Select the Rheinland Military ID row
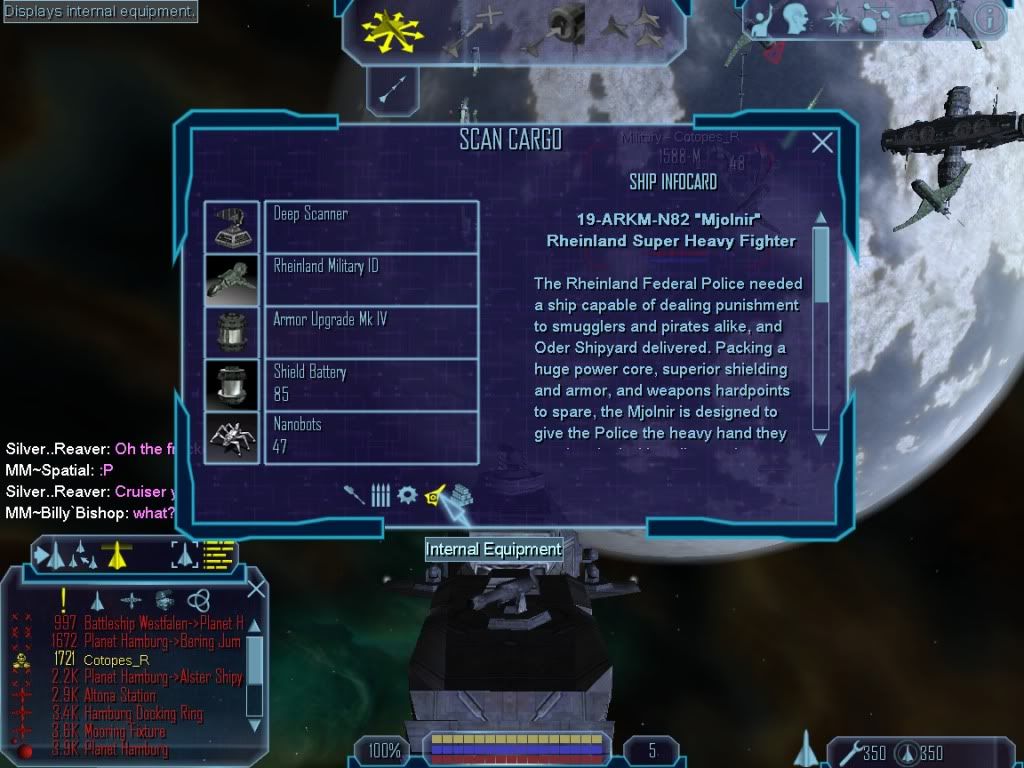The image size is (1024, 768). coord(371,279)
